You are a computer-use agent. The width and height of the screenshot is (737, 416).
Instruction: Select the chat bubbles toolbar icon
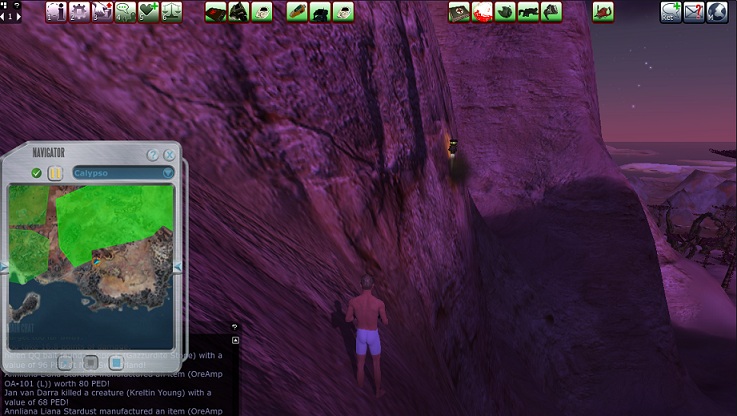tap(125, 12)
